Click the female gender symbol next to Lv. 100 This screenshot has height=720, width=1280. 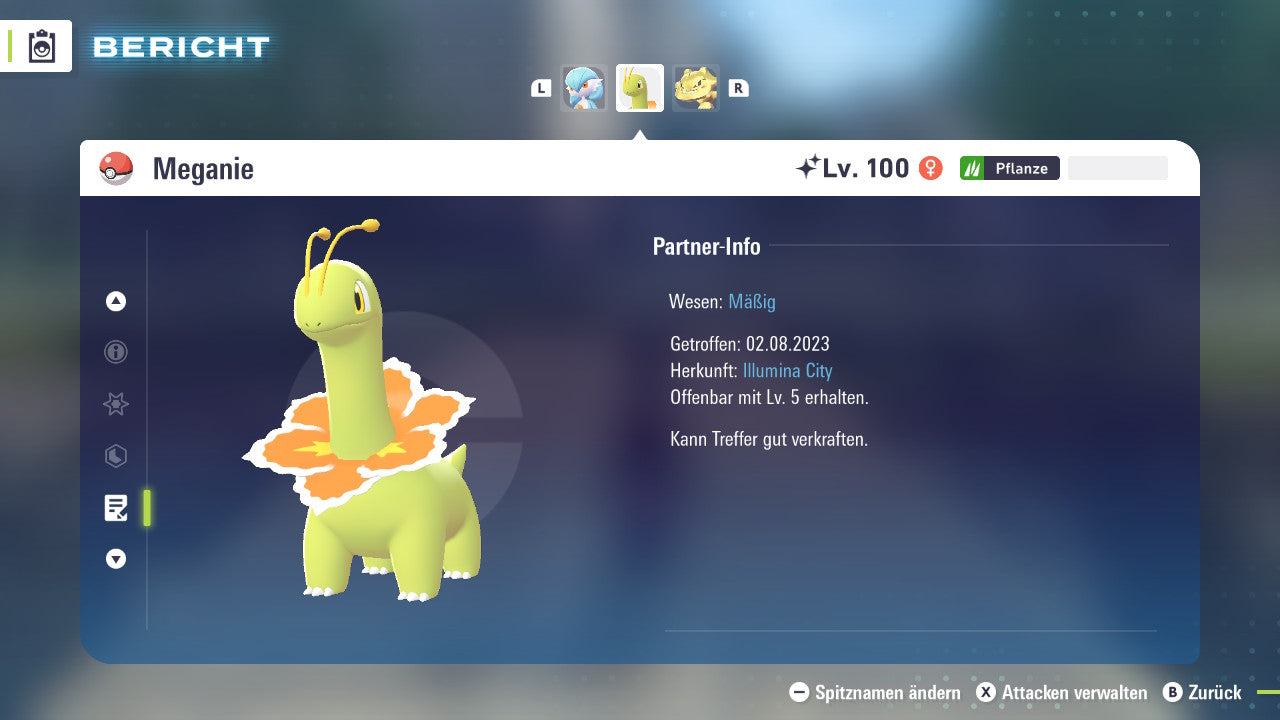click(x=931, y=168)
